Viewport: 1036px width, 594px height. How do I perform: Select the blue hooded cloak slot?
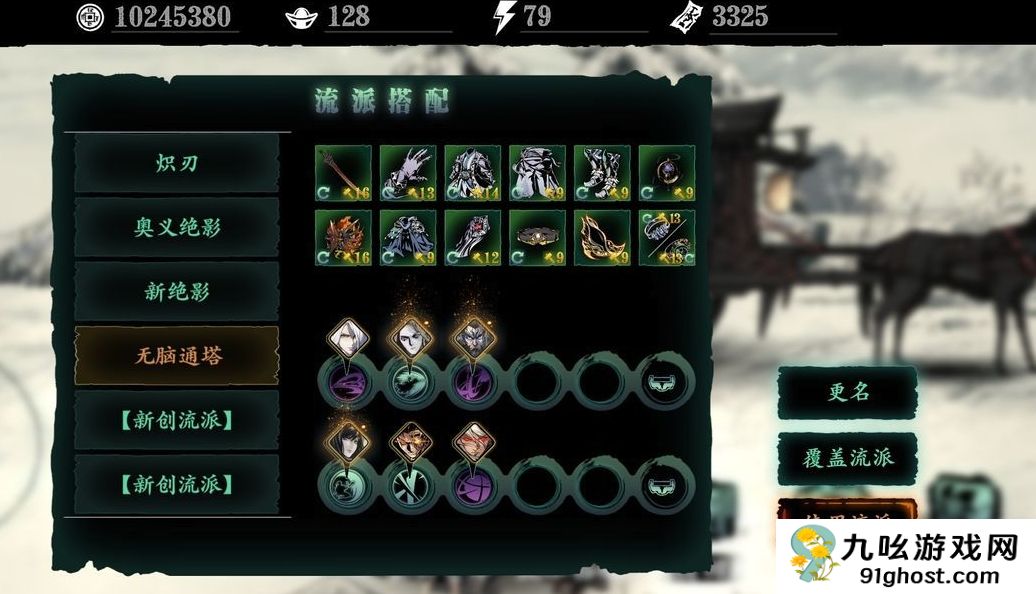point(408,238)
